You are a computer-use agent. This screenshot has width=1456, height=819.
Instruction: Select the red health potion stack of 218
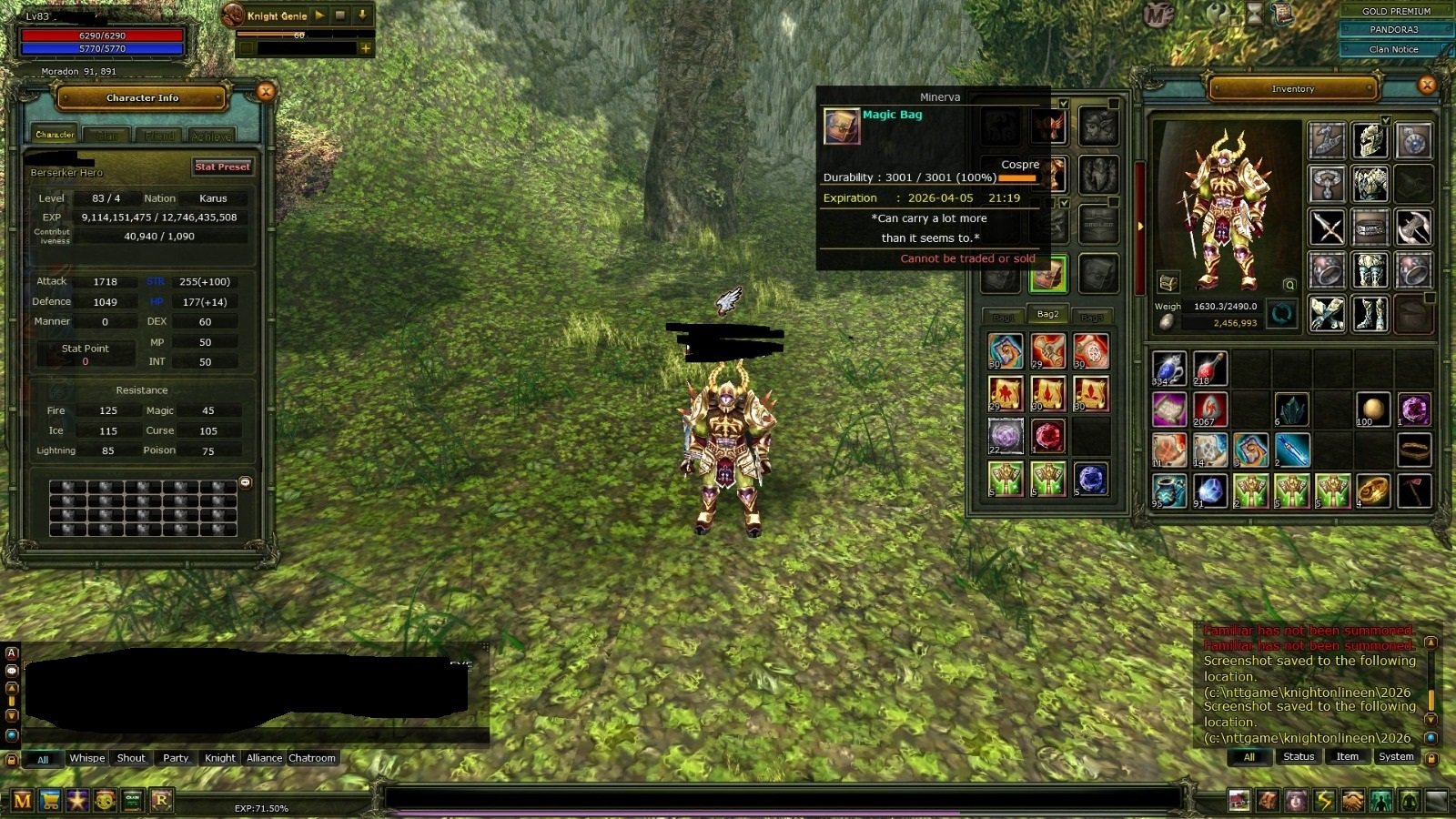(x=1209, y=369)
